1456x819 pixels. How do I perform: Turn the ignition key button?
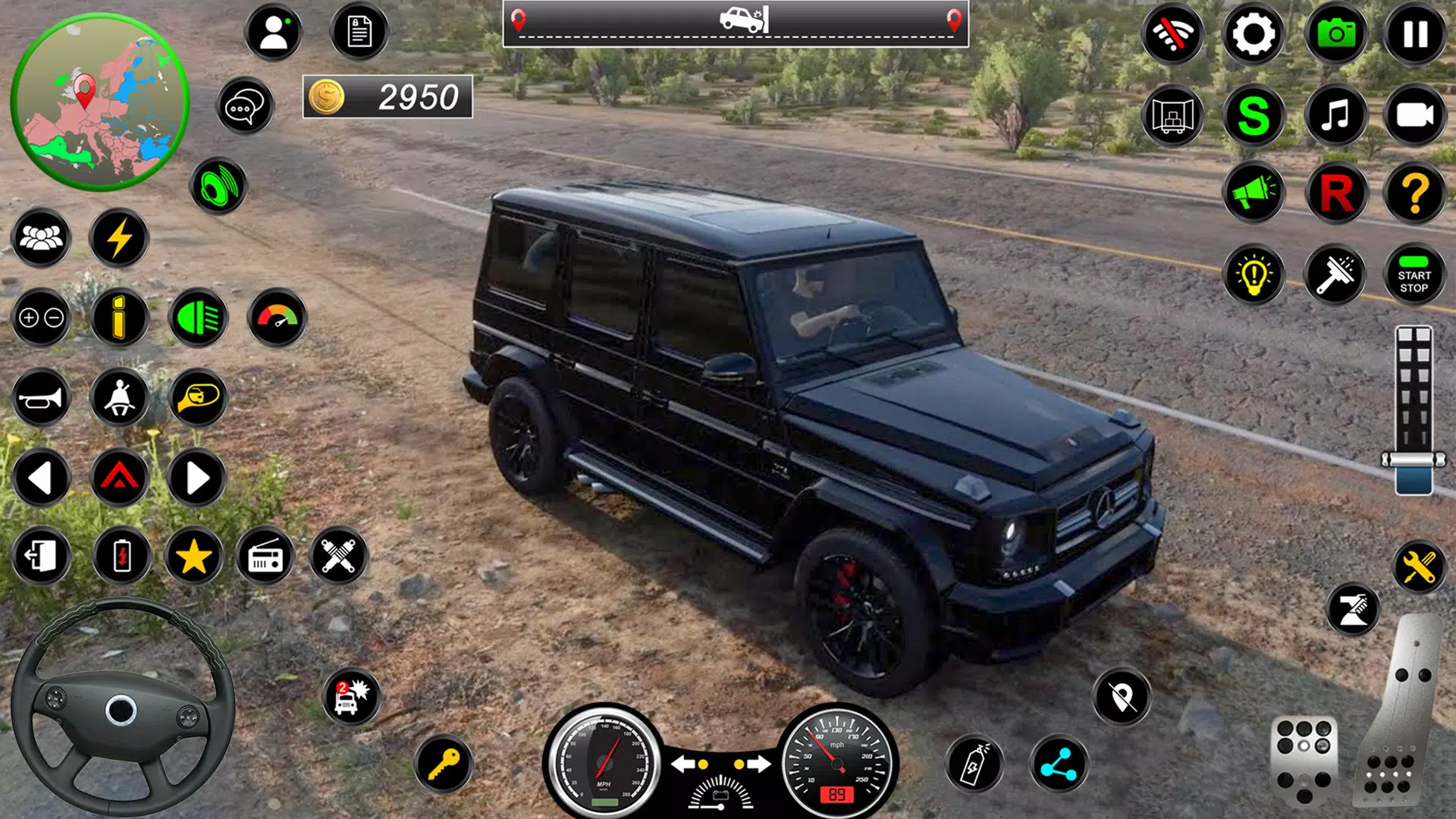click(444, 764)
